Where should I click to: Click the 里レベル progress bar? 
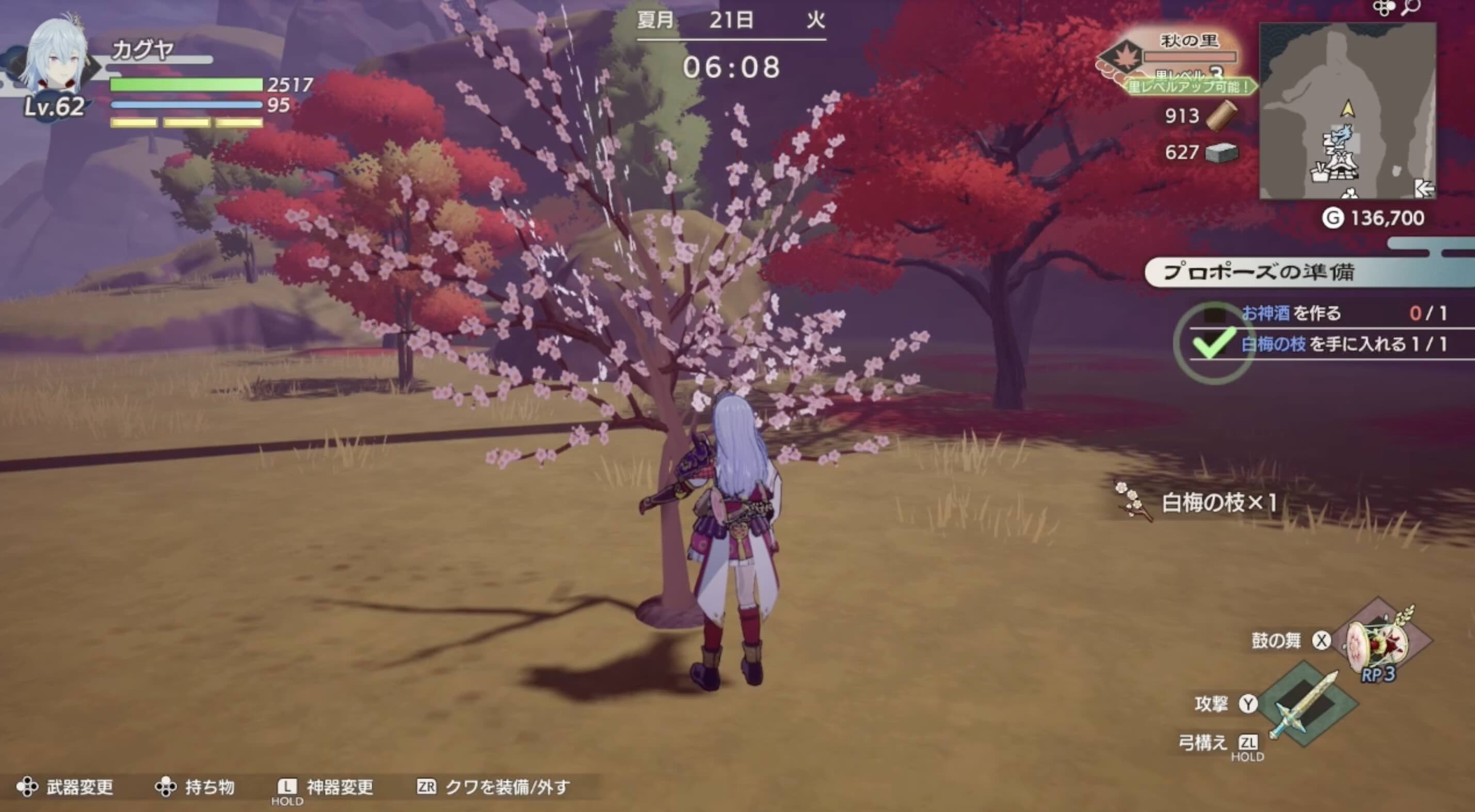pyautogui.click(x=1191, y=57)
